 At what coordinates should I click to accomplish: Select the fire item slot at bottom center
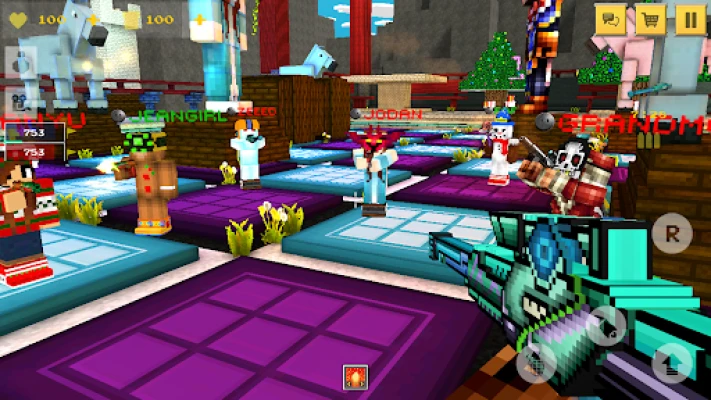click(356, 379)
